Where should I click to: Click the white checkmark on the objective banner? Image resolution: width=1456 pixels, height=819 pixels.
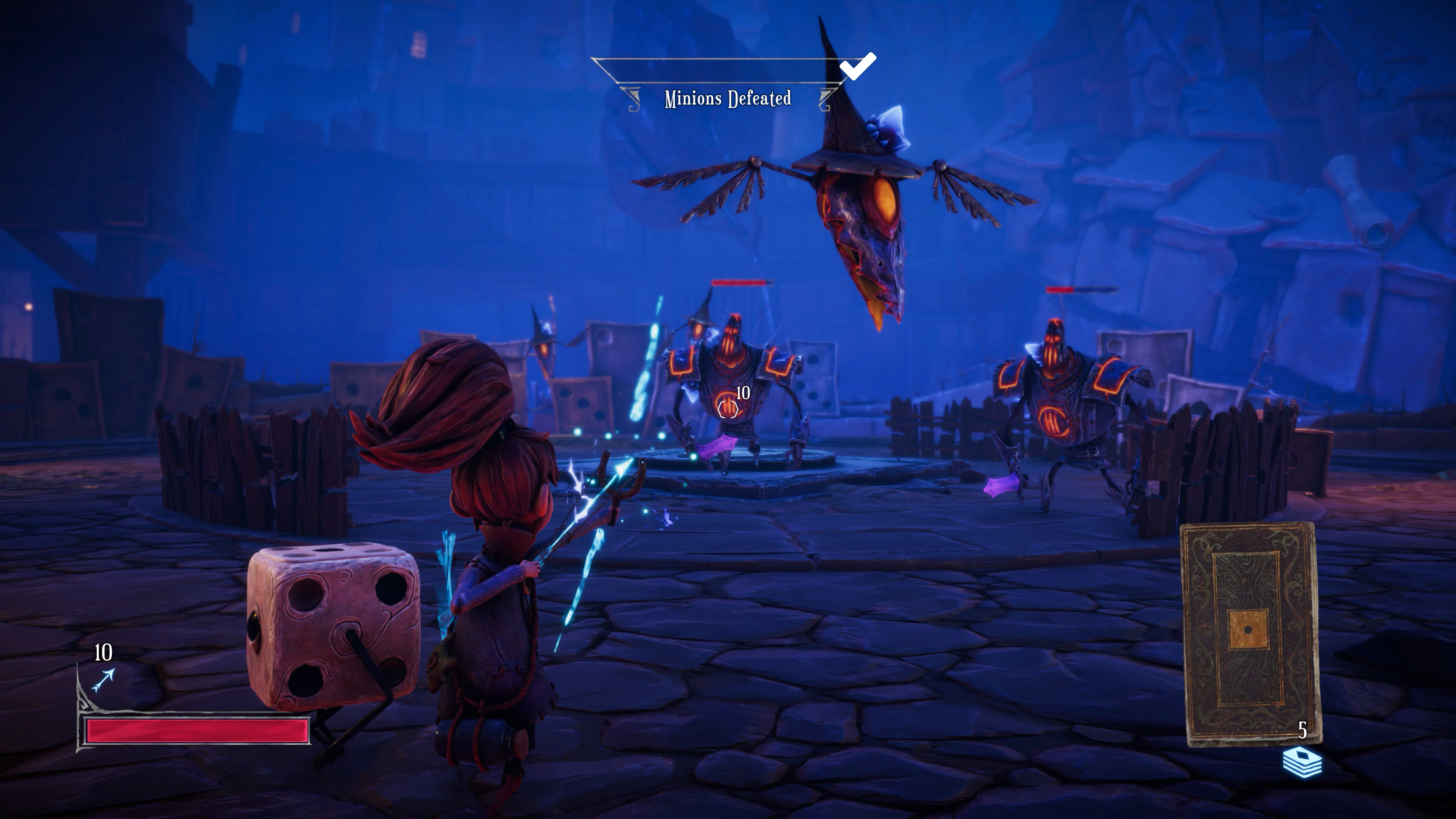858,66
